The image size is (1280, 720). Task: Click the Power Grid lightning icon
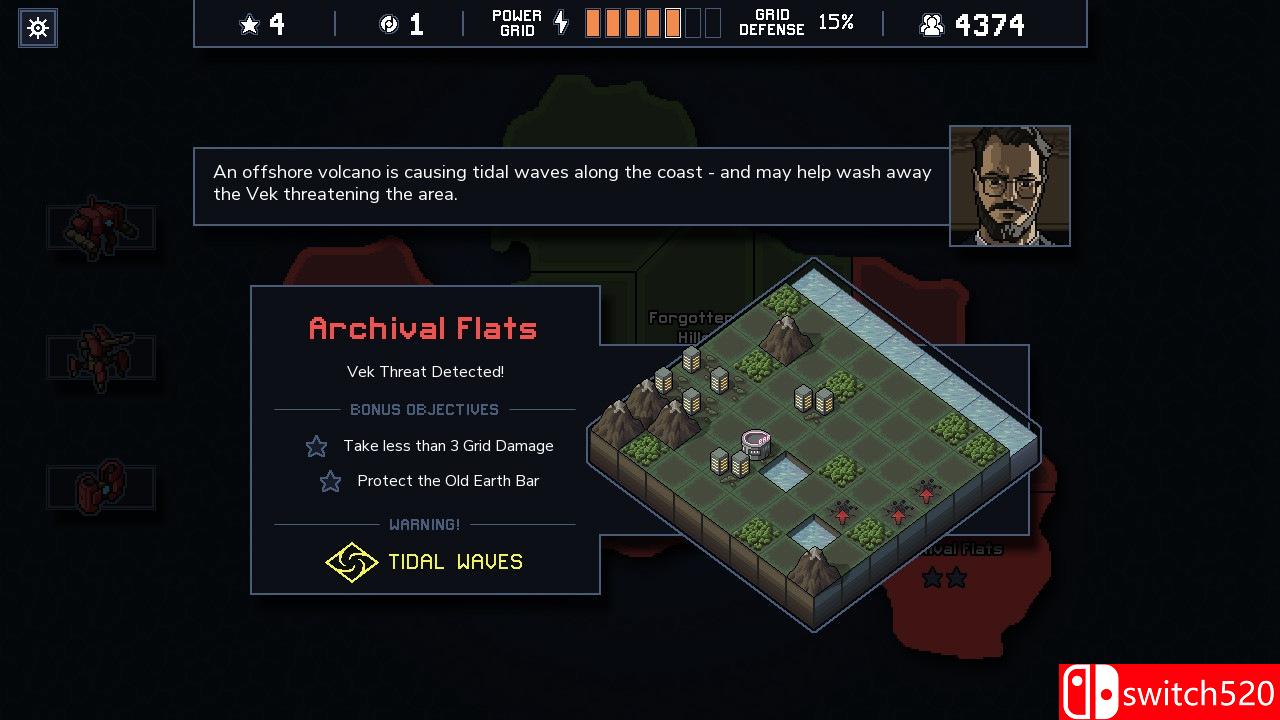coord(560,22)
